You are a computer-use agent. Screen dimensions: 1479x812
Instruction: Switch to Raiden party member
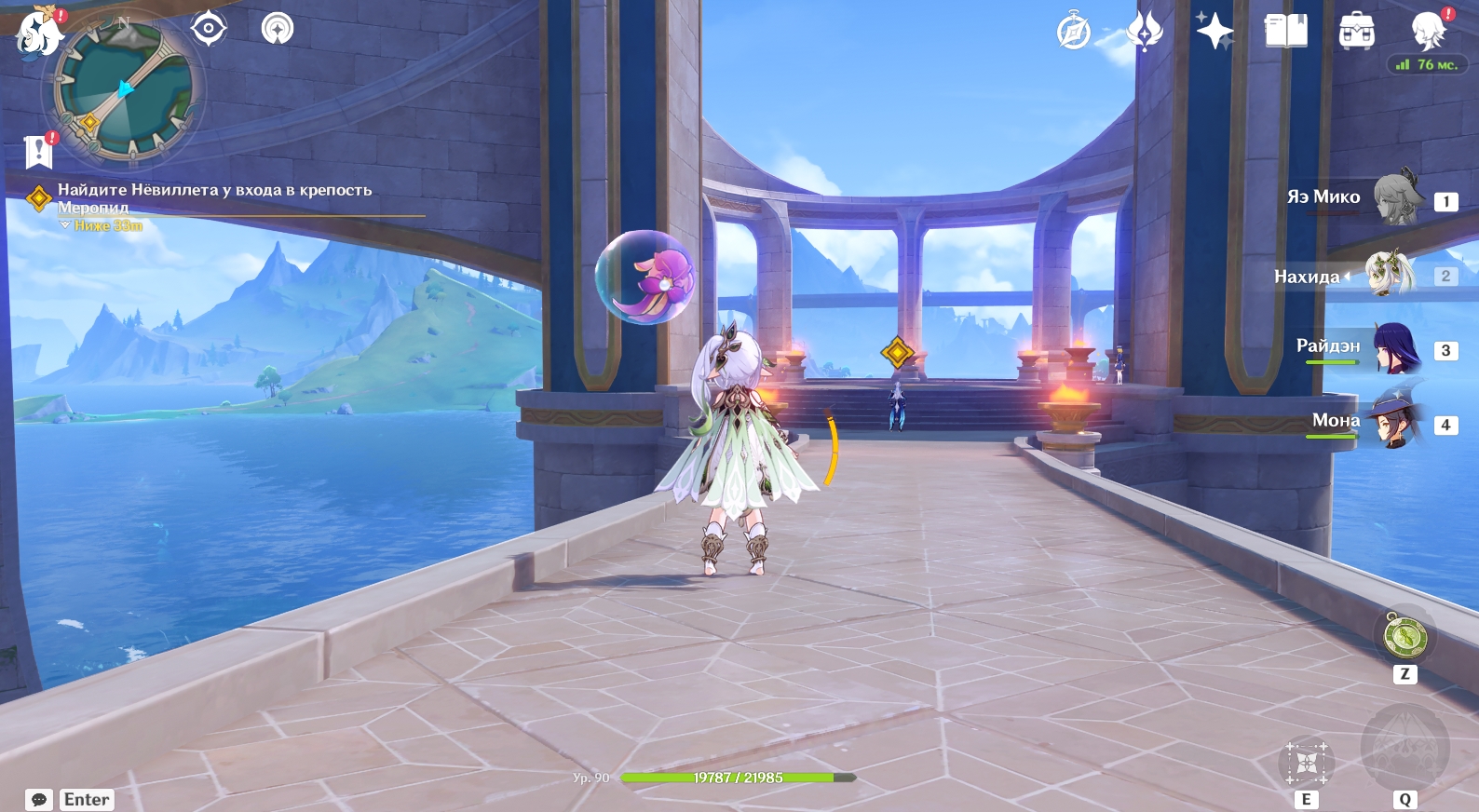coord(1395,348)
